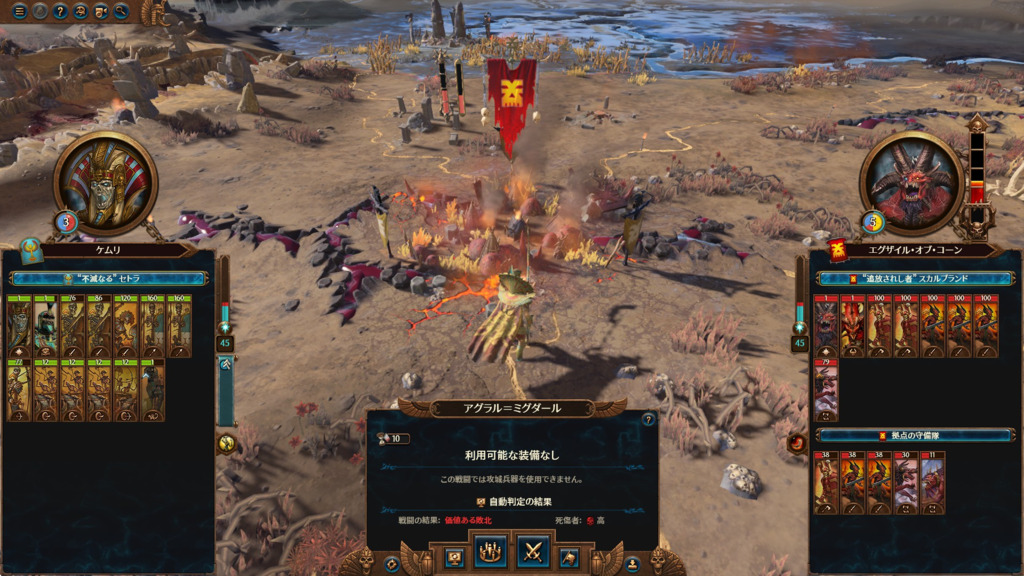Select Settra's lord portrait medallion
1024x576 pixels.
(105, 184)
